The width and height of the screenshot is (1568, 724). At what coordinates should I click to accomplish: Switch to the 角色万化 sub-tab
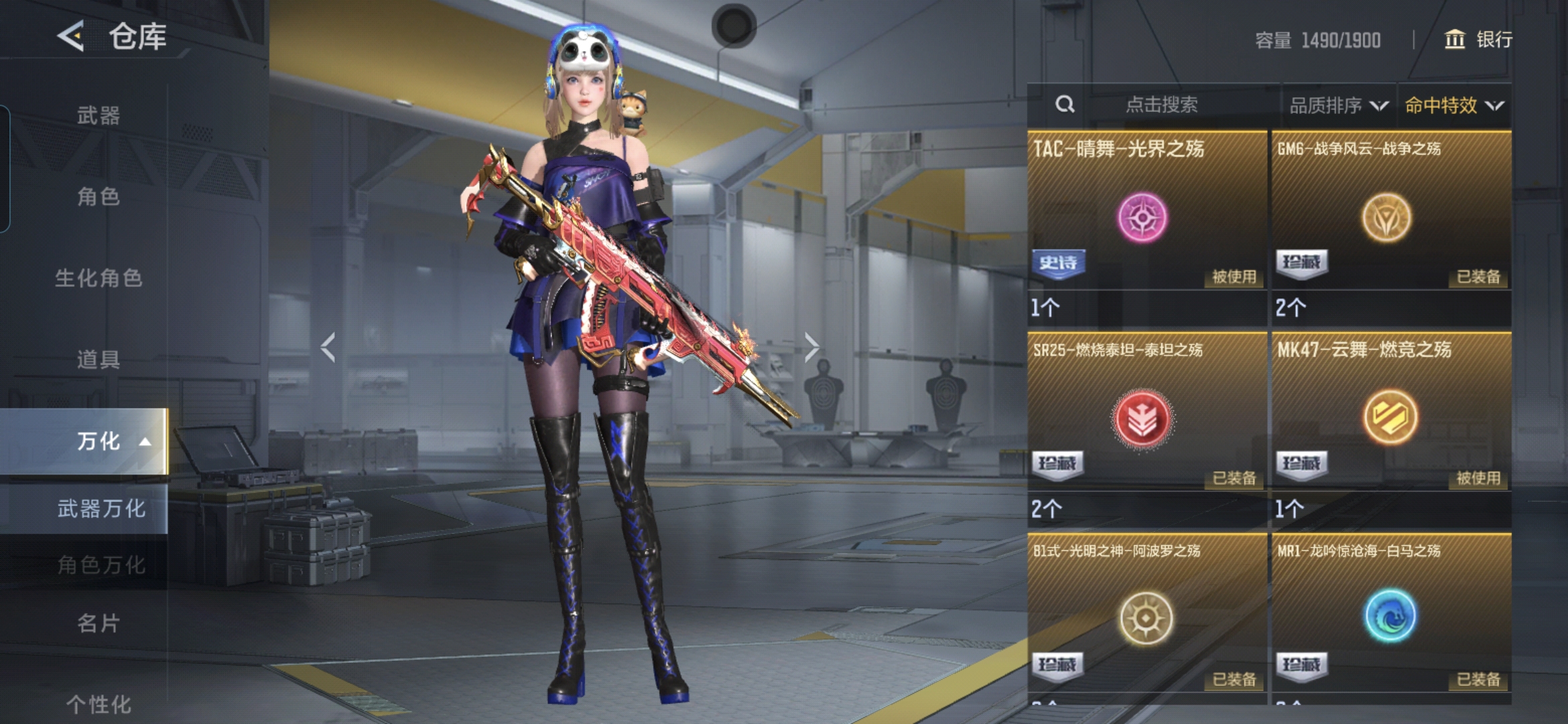(101, 564)
